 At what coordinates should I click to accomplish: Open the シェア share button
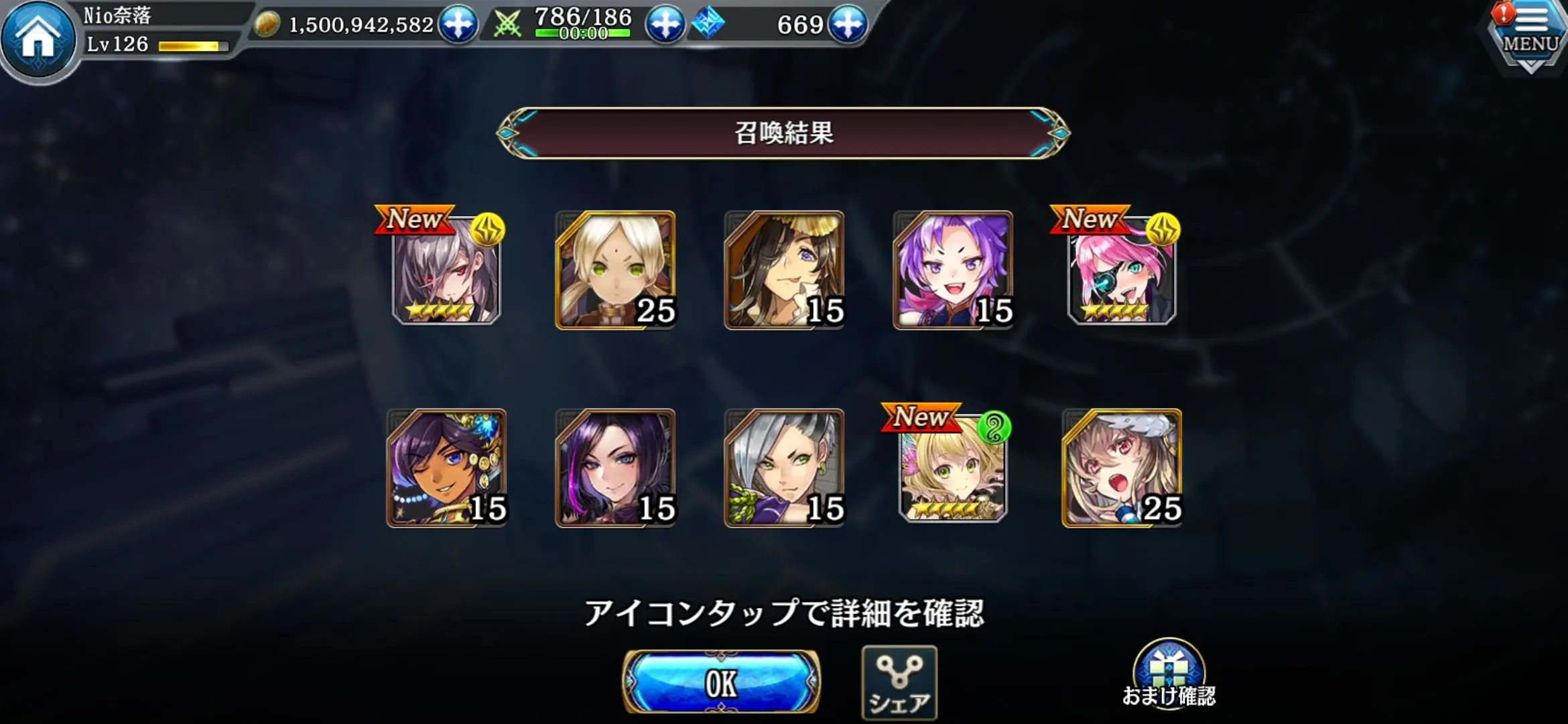click(899, 682)
